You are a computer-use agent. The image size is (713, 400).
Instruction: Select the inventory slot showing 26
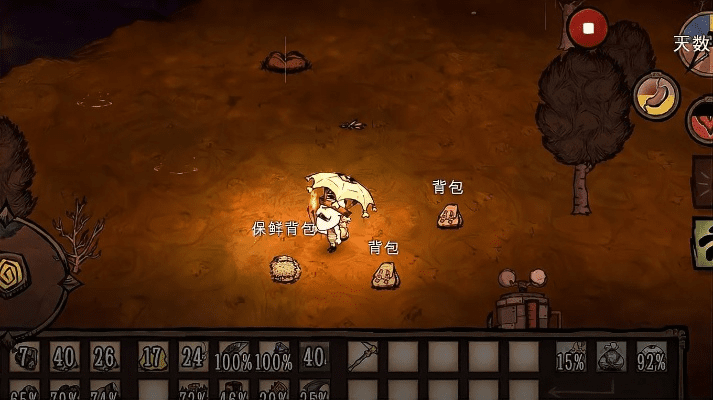(104, 357)
